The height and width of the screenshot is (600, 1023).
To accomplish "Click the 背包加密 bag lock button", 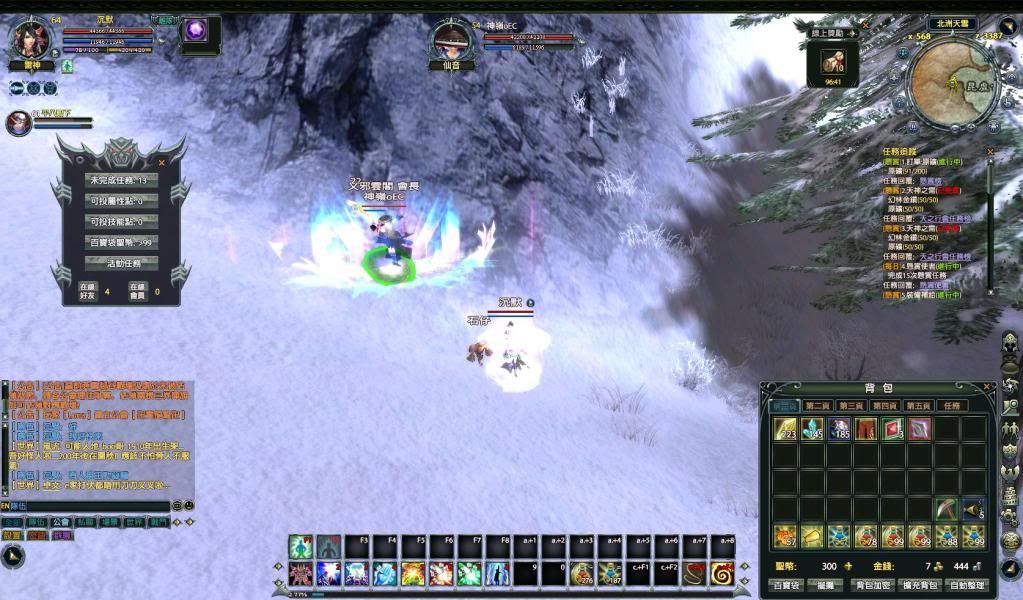I will coord(872,585).
